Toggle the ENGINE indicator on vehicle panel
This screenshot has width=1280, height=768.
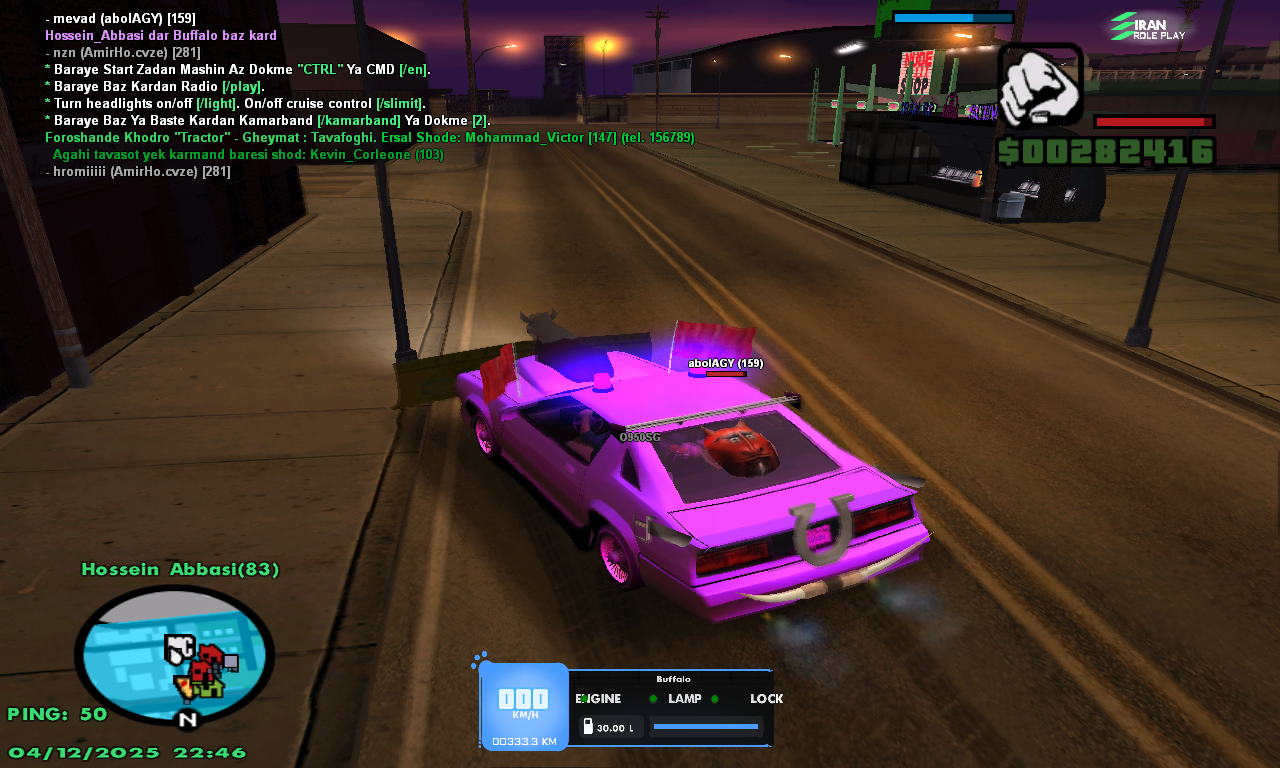coord(598,699)
